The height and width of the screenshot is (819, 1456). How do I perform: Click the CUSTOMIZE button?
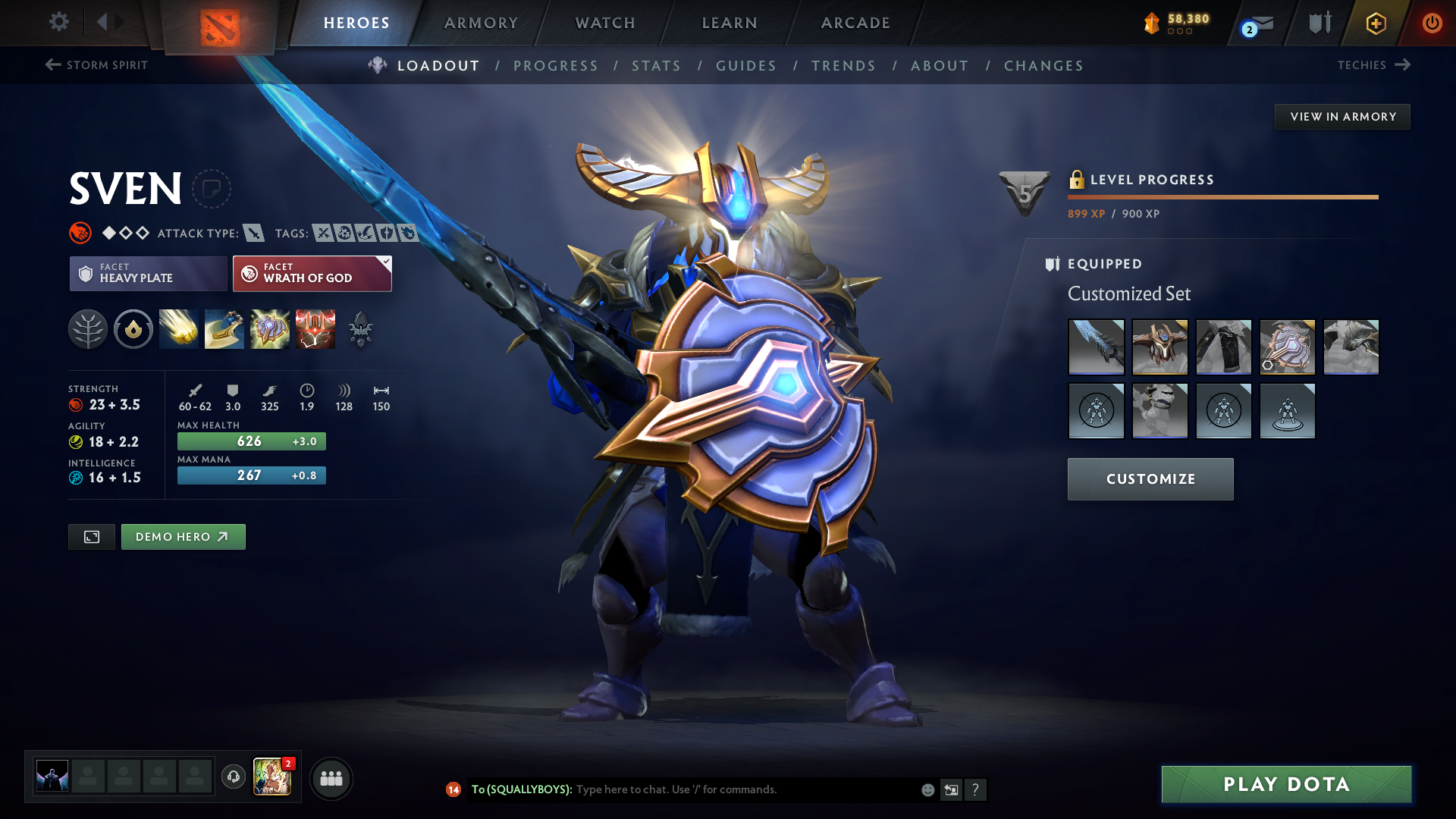coord(1150,479)
